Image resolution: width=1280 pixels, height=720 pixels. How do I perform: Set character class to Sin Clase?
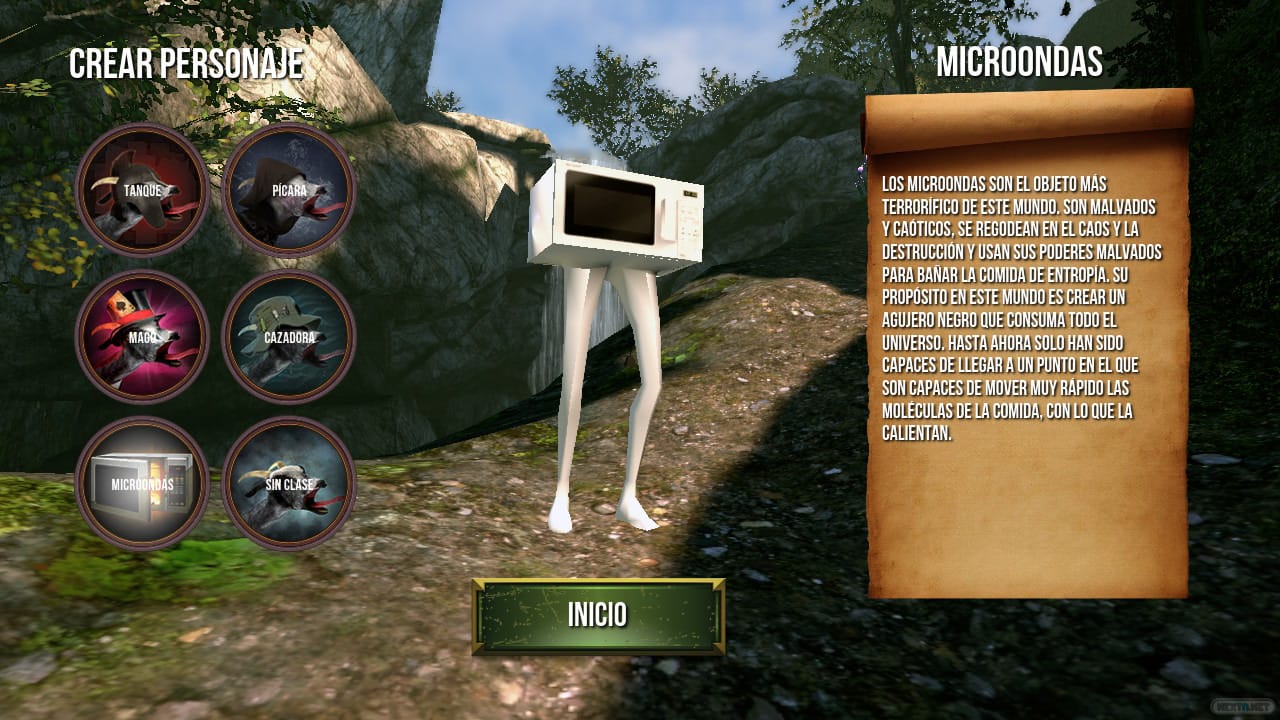(x=289, y=484)
